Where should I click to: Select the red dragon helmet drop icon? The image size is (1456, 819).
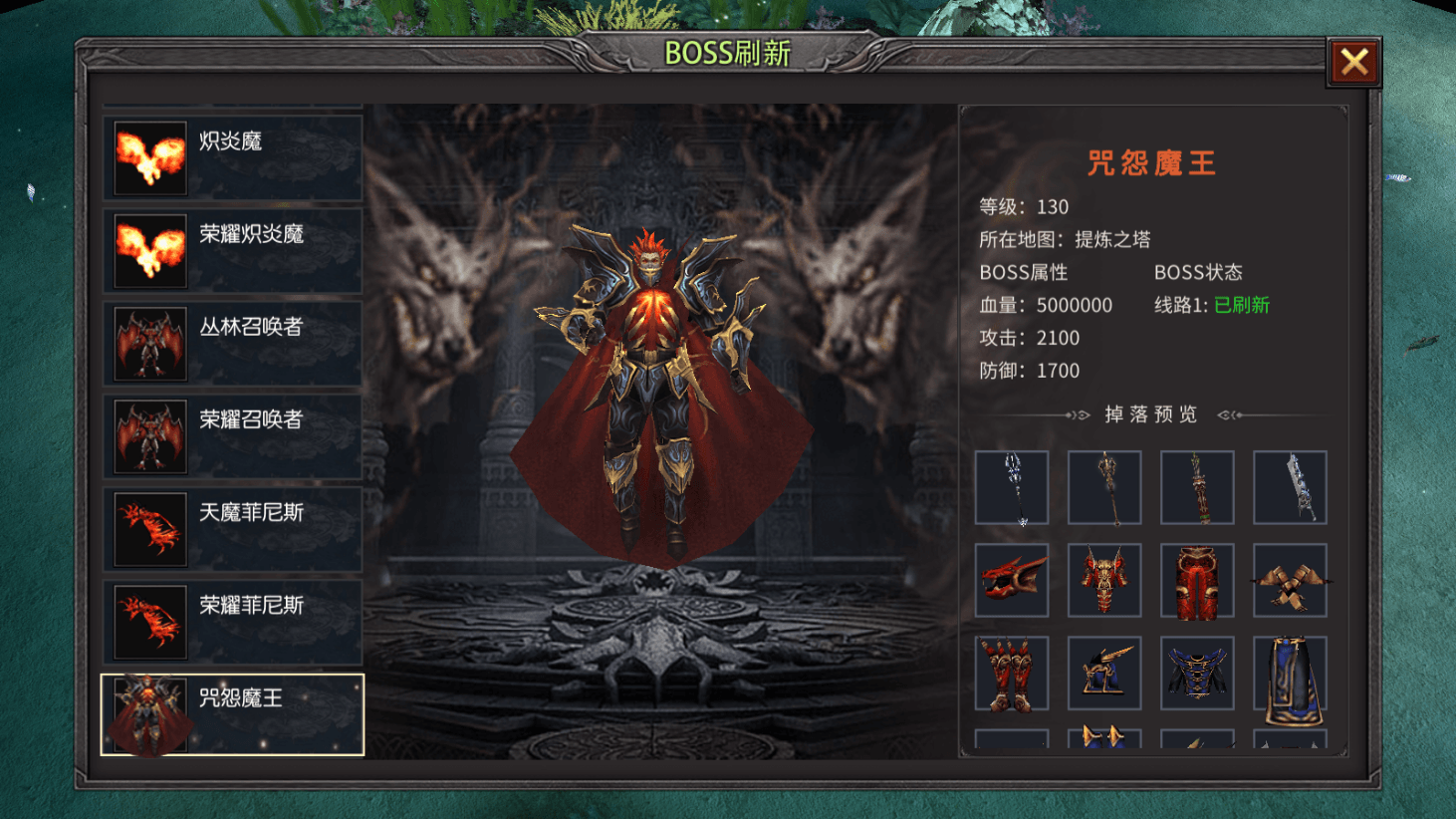(x=1012, y=581)
